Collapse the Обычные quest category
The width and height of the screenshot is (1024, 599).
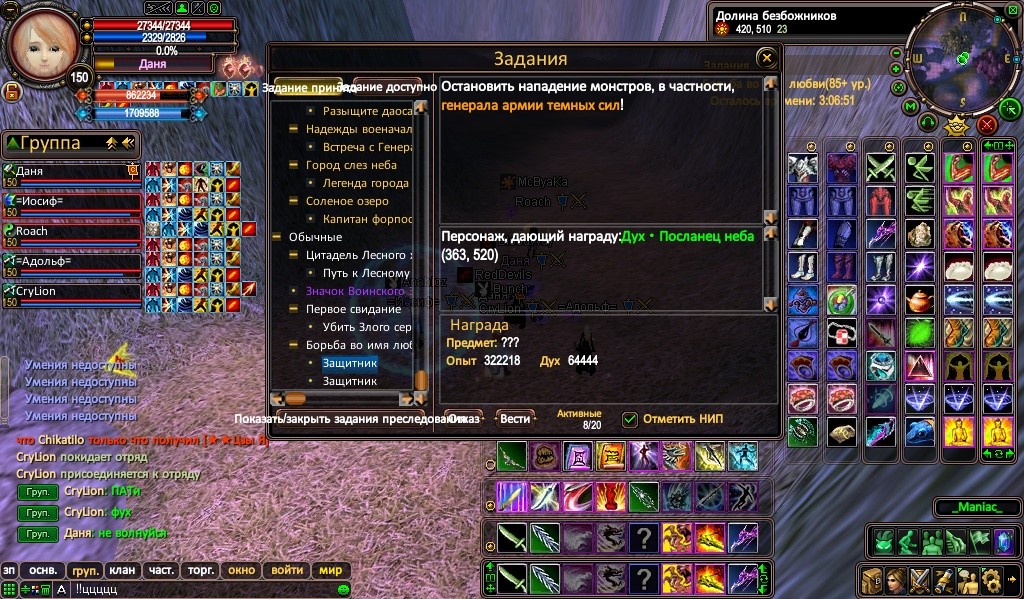click(277, 237)
